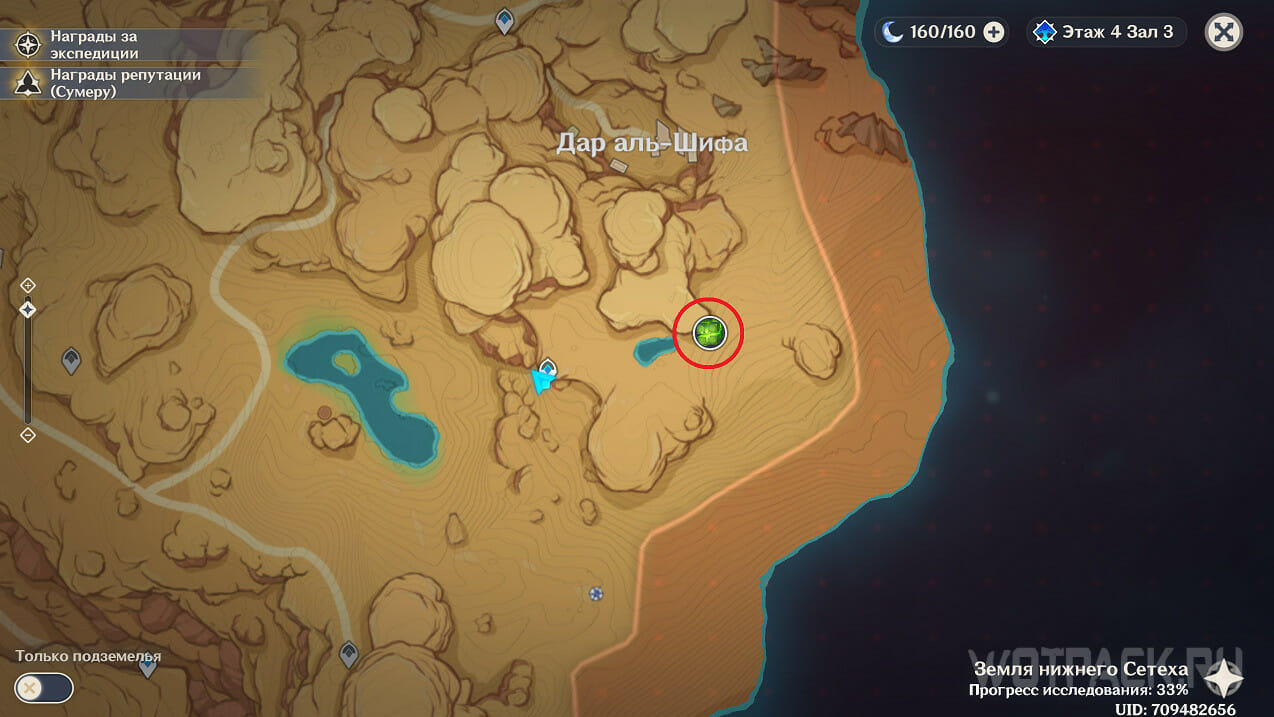Image resolution: width=1274 pixels, height=717 pixels.
Task: Open the Этаж 4 Зал 3 abyss indicator
Action: (1106, 32)
